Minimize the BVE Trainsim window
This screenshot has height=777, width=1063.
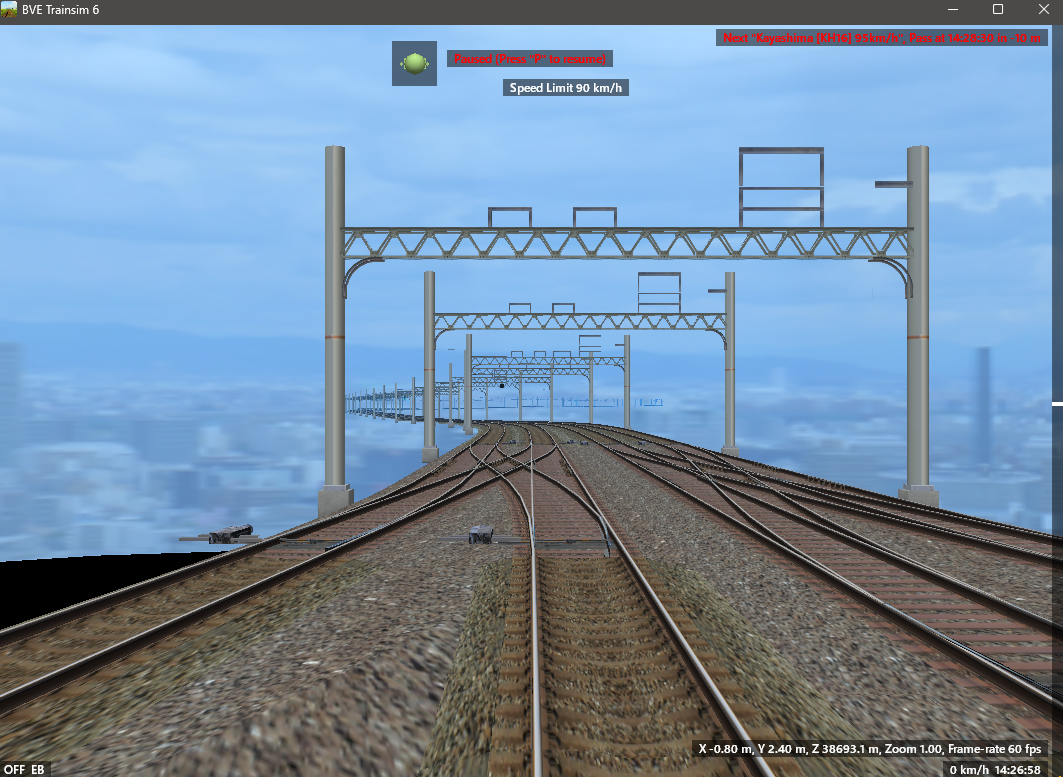click(952, 10)
